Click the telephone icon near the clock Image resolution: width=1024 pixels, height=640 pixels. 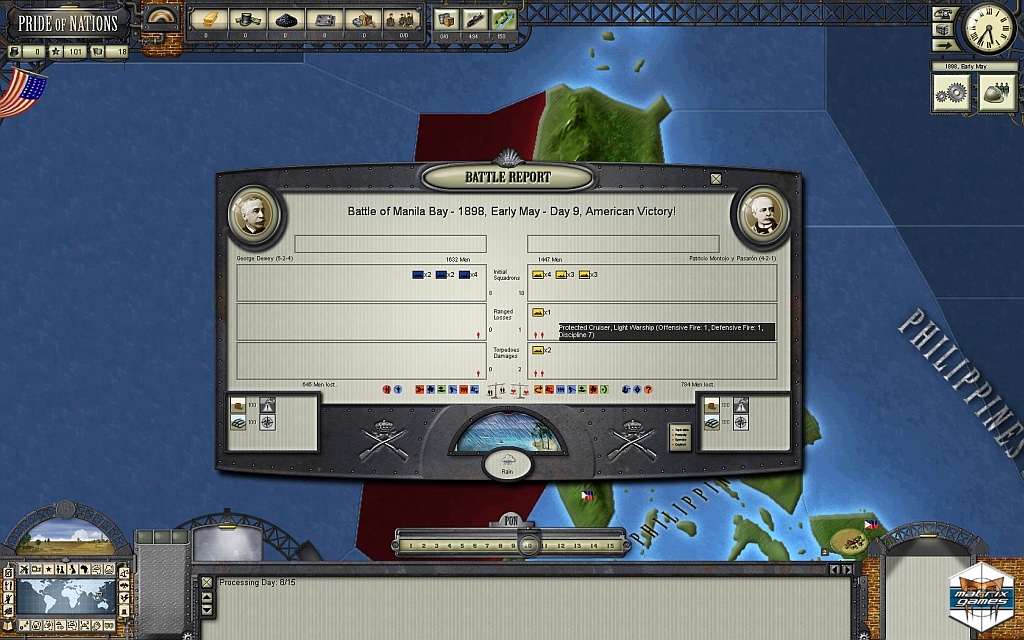coord(942,14)
